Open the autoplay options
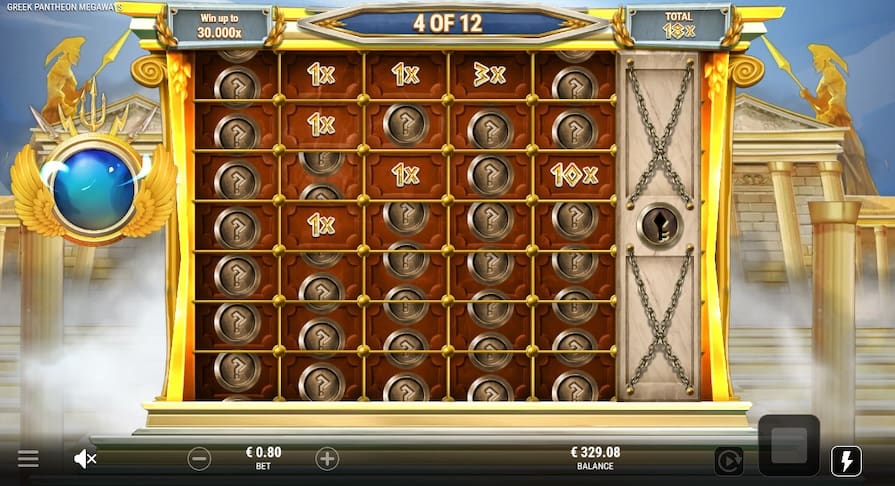This screenshot has width=895, height=486. (x=728, y=460)
